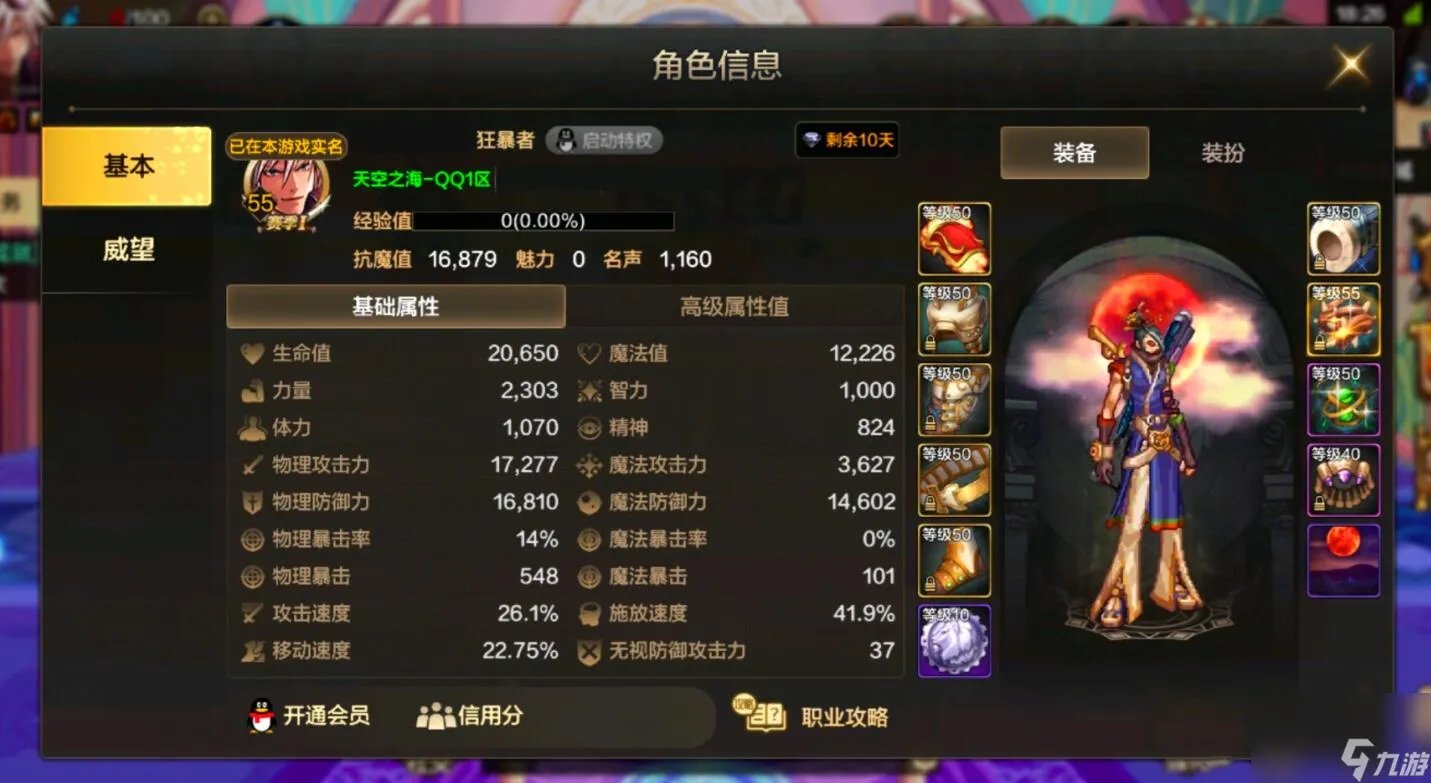Screen dimensions: 1431x783
Task: Click the 启动特权 button
Action: tap(605, 140)
